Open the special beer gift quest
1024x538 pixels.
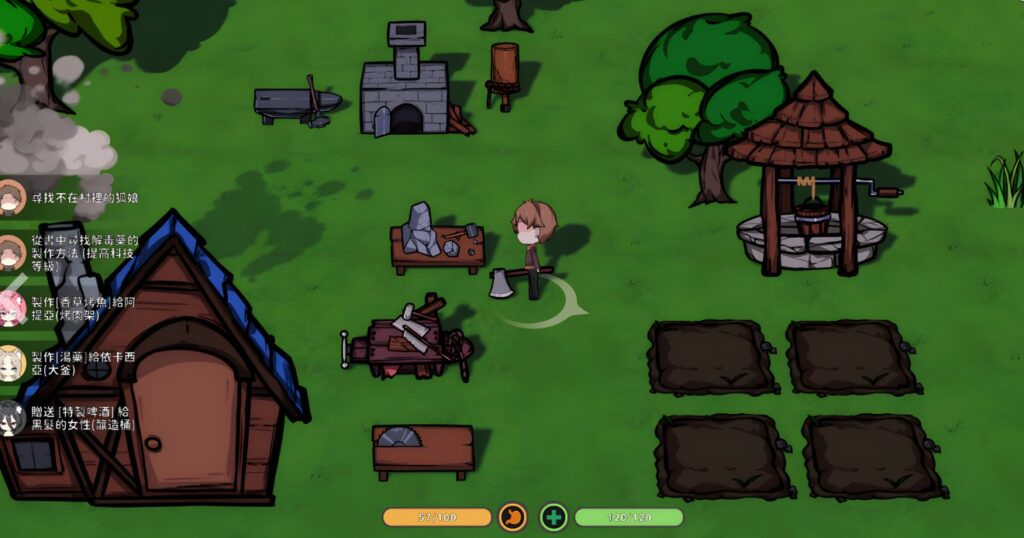84,419
